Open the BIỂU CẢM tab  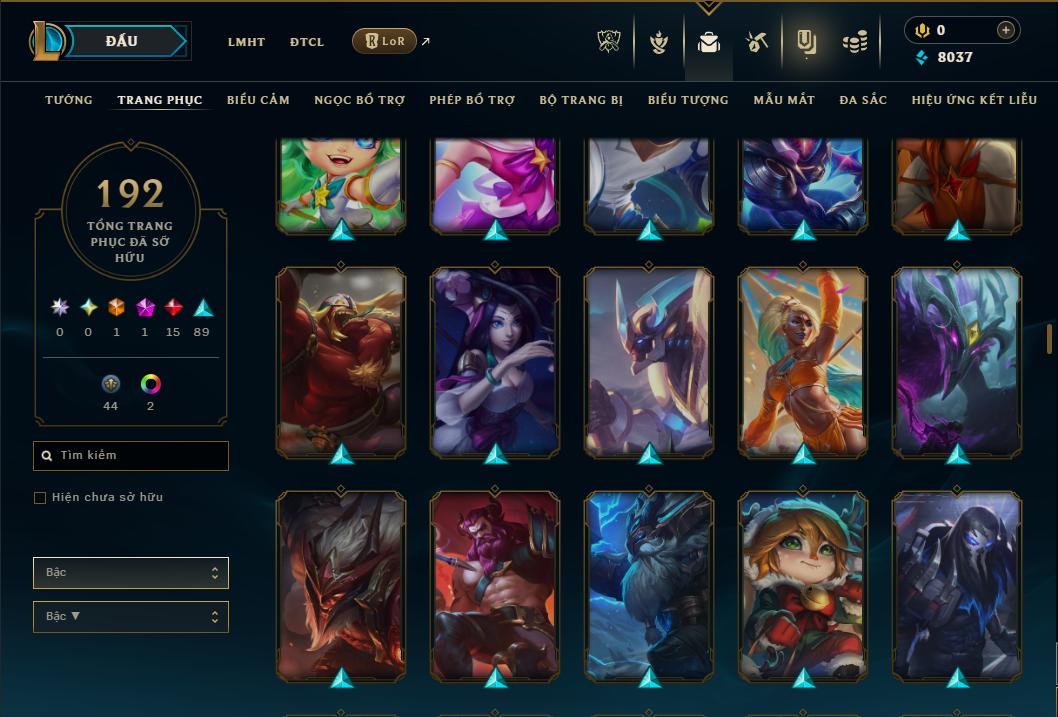(x=258, y=100)
